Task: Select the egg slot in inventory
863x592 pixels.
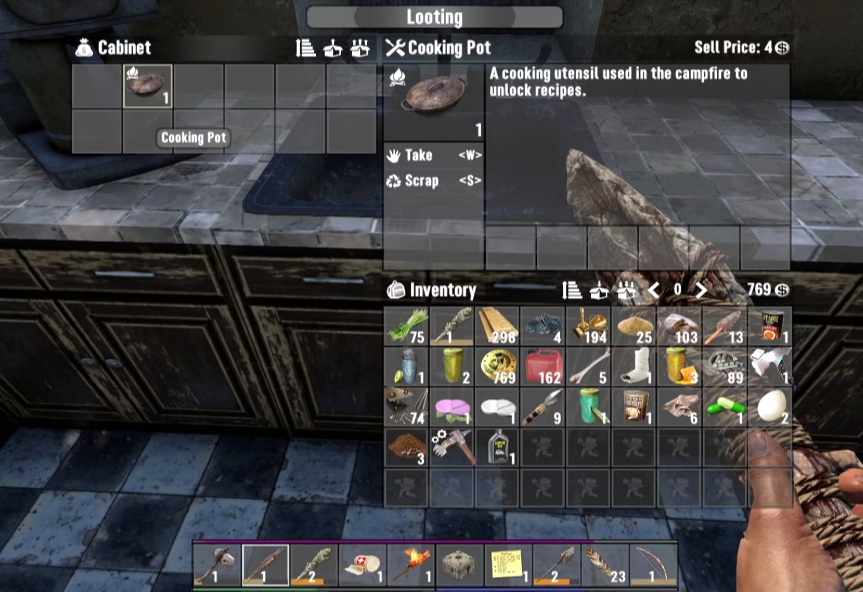Action: tap(769, 405)
